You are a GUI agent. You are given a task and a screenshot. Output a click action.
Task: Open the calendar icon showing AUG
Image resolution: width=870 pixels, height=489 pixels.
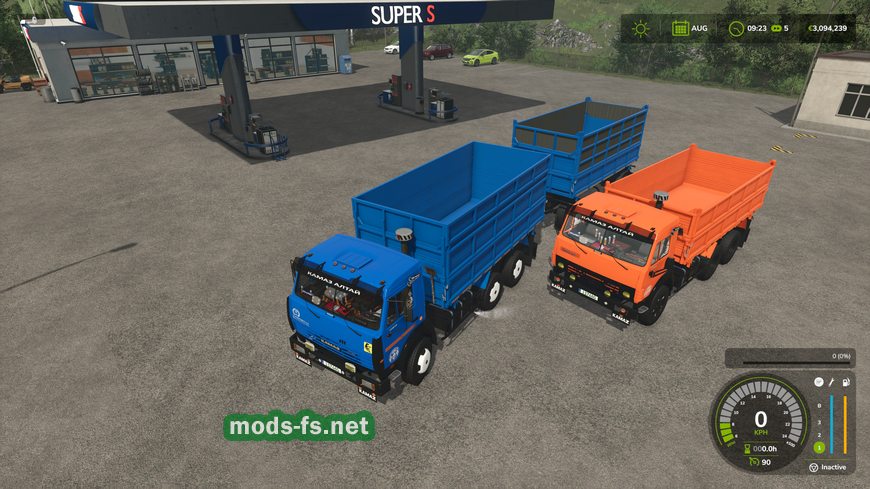click(x=680, y=28)
